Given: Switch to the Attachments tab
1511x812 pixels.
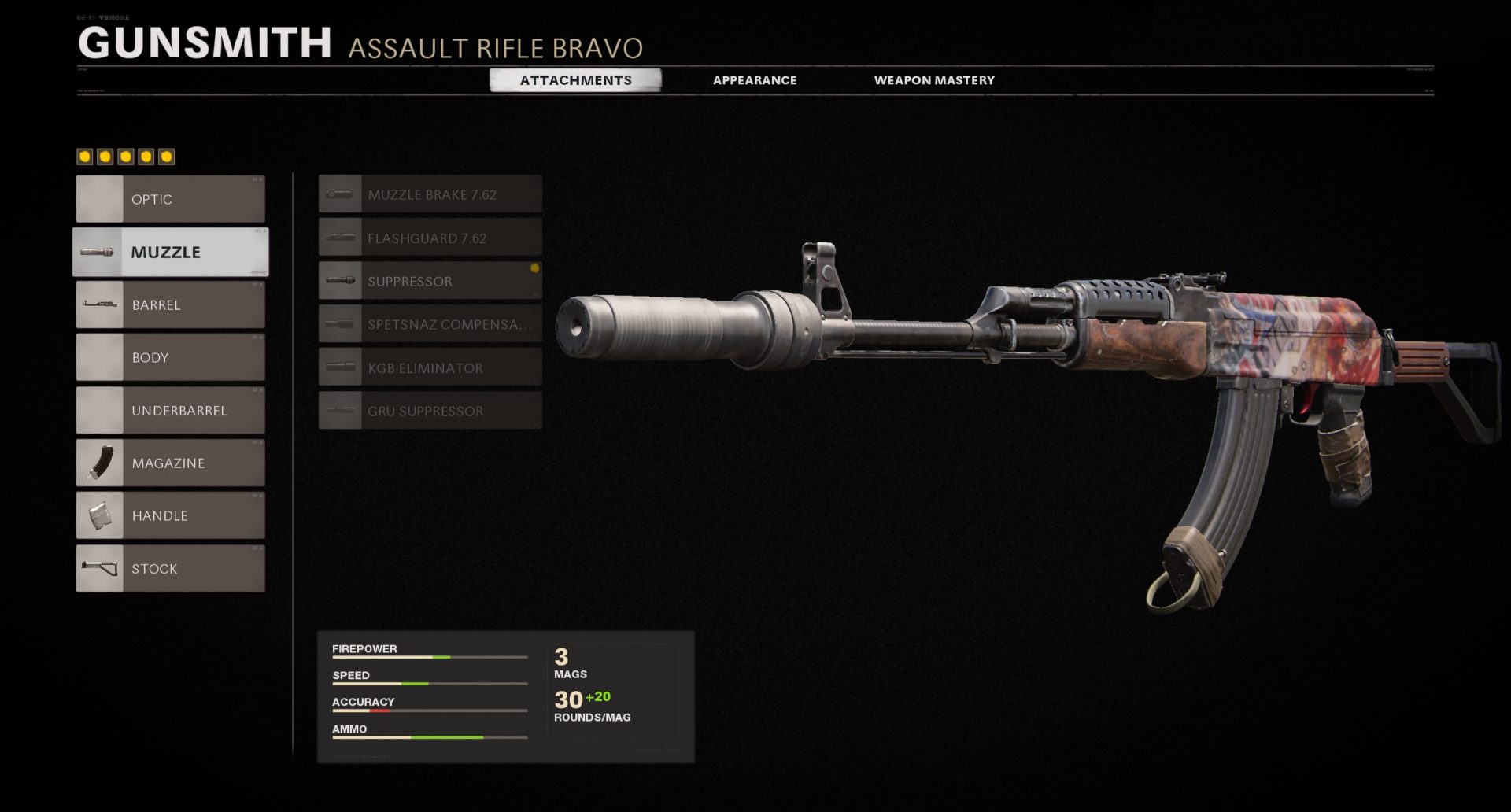Looking at the screenshot, I should click(x=575, y=80).
